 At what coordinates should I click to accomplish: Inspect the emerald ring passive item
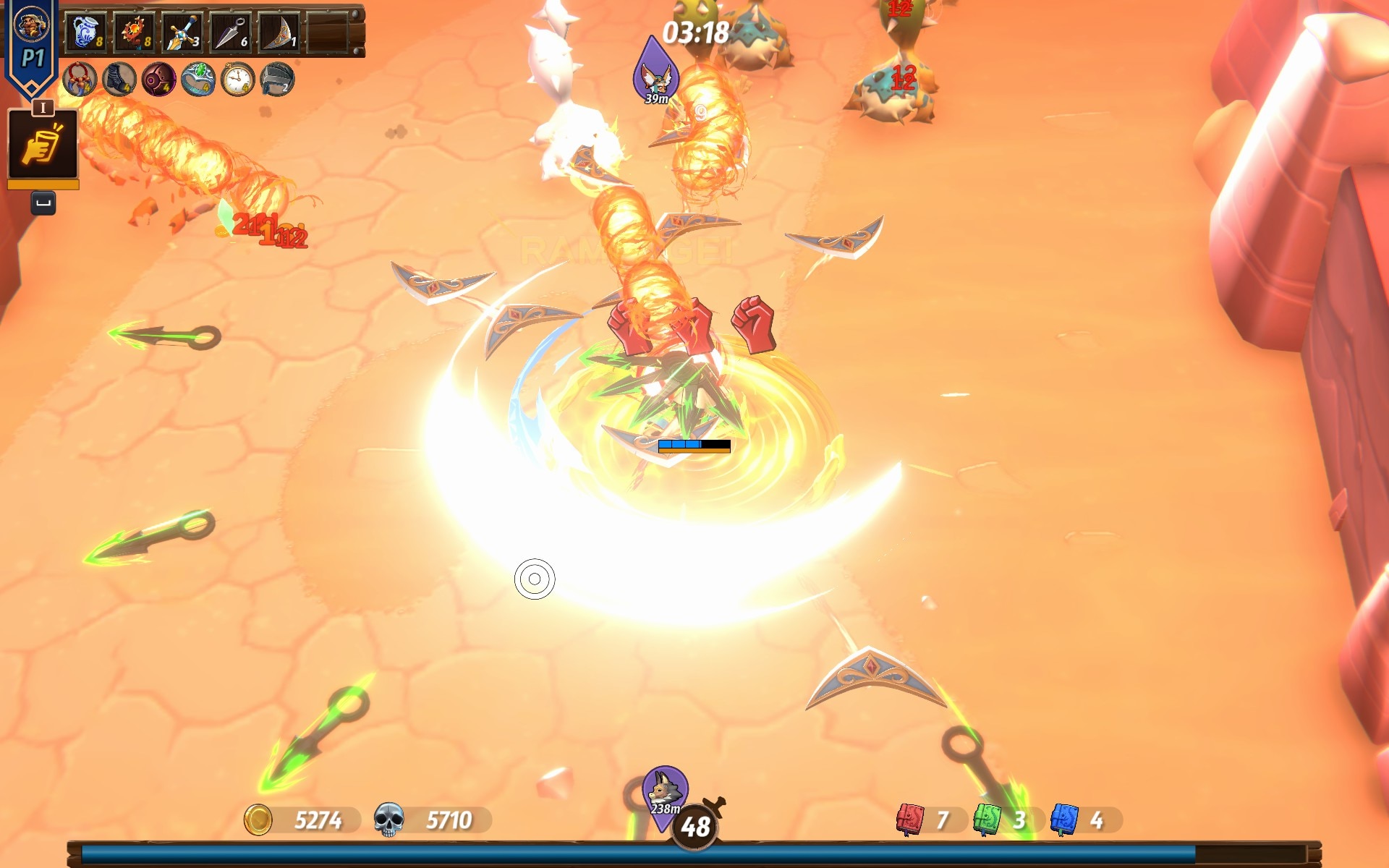[x=198, y=80]
